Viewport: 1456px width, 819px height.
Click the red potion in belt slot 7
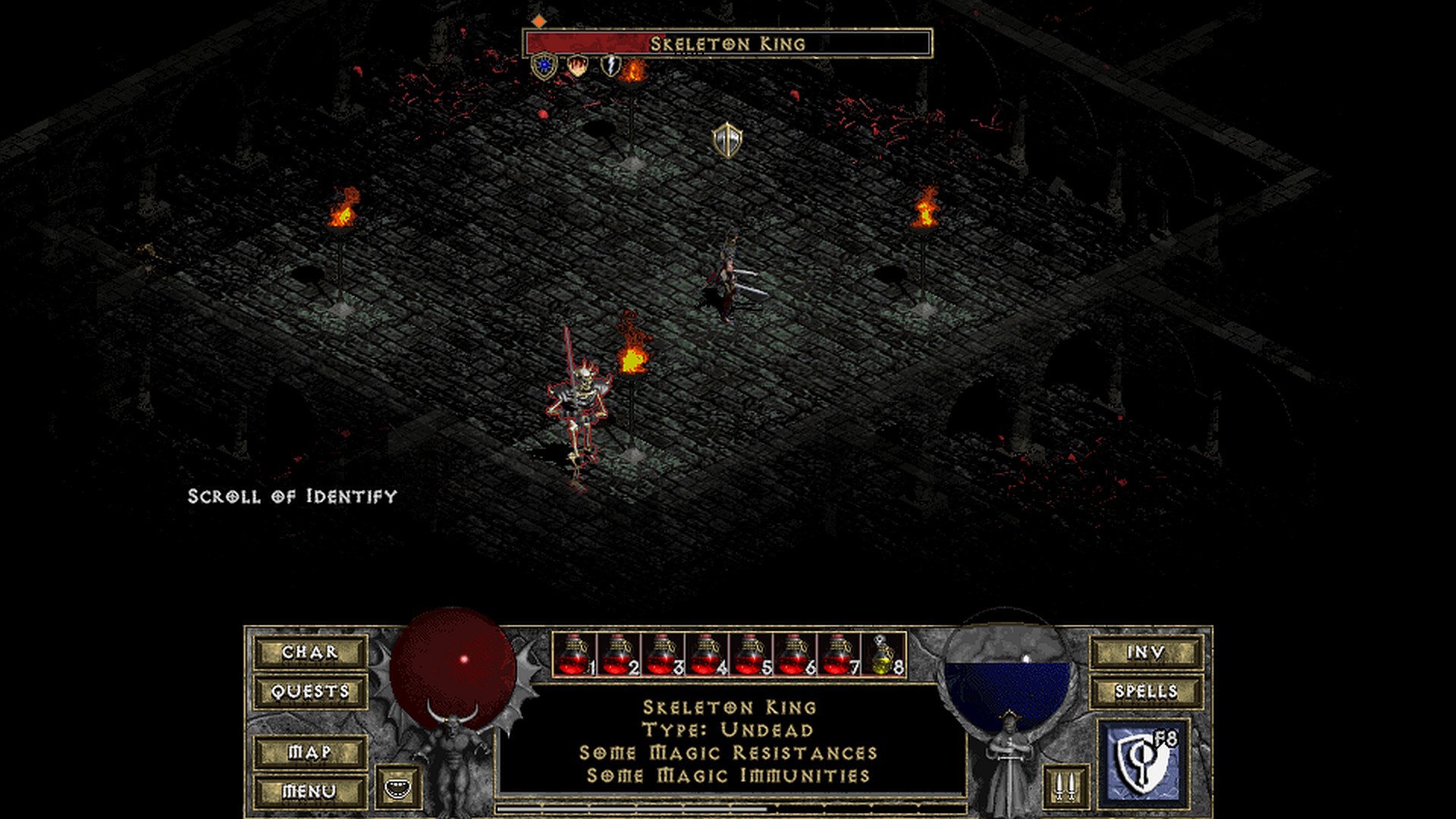pyautogui.click(x=838, y=655)
